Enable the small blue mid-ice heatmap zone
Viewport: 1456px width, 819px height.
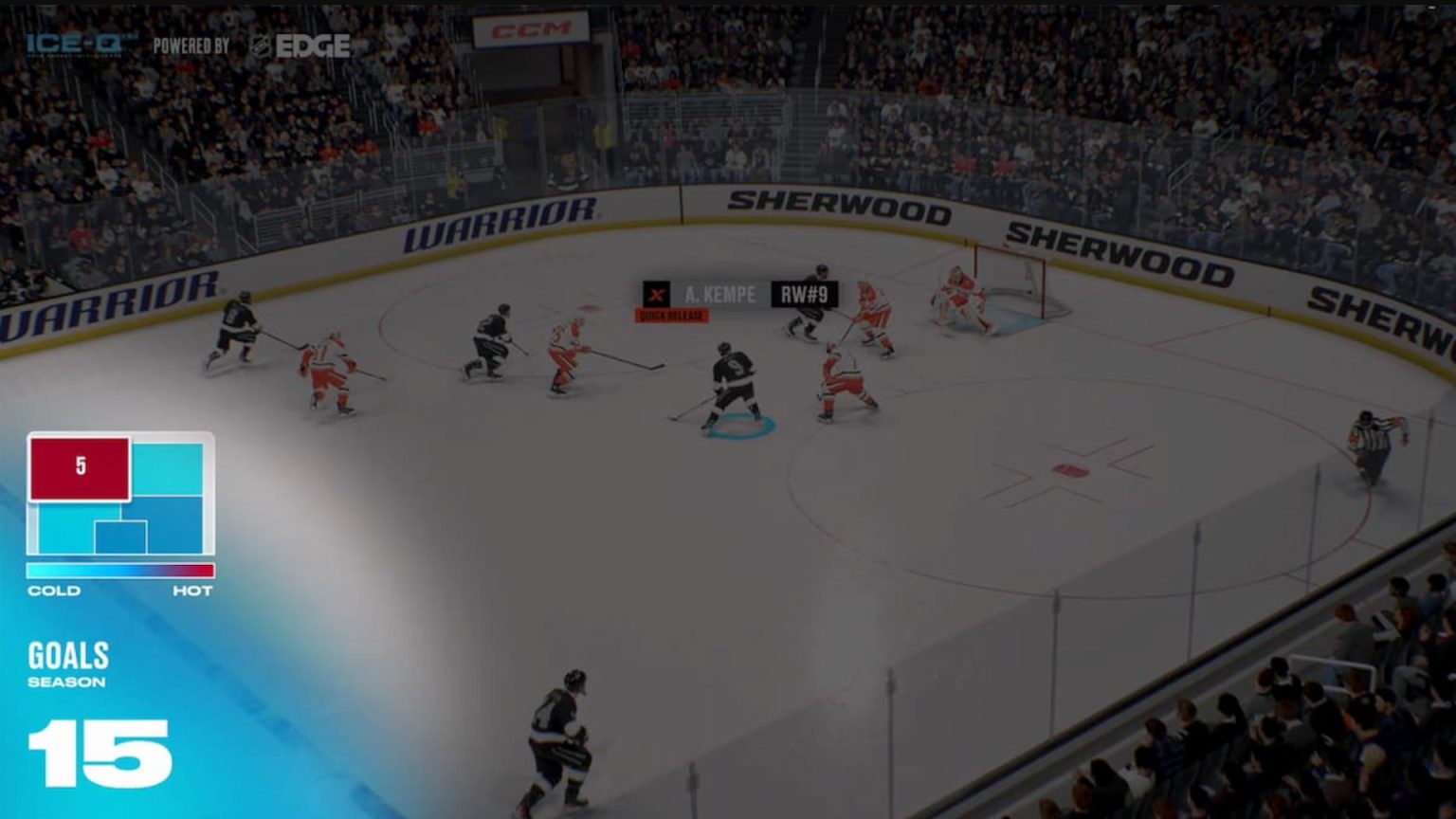tap(120, 536)
